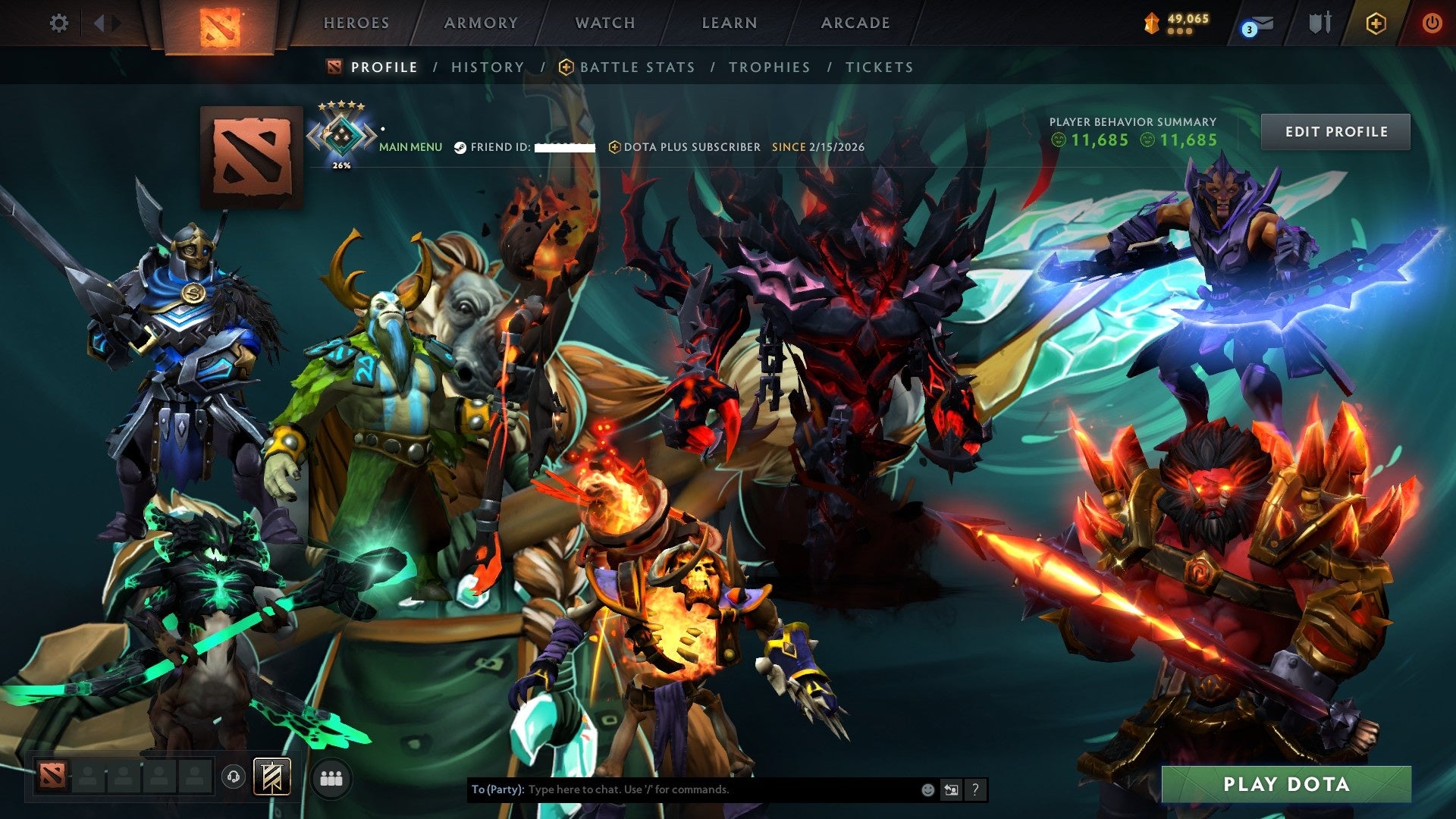Image resolution: width=1456 pixels, height=819 pixels.
Task: Click the 26% level progress indicator
Action: pyautogui.click(x=341, y=164)
